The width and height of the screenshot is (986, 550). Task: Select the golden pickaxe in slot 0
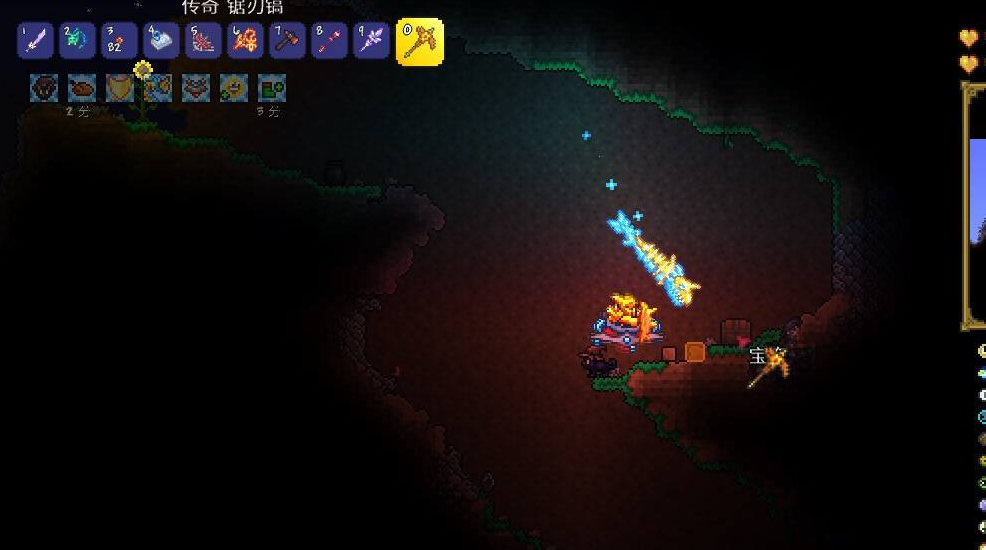[419, 42]
